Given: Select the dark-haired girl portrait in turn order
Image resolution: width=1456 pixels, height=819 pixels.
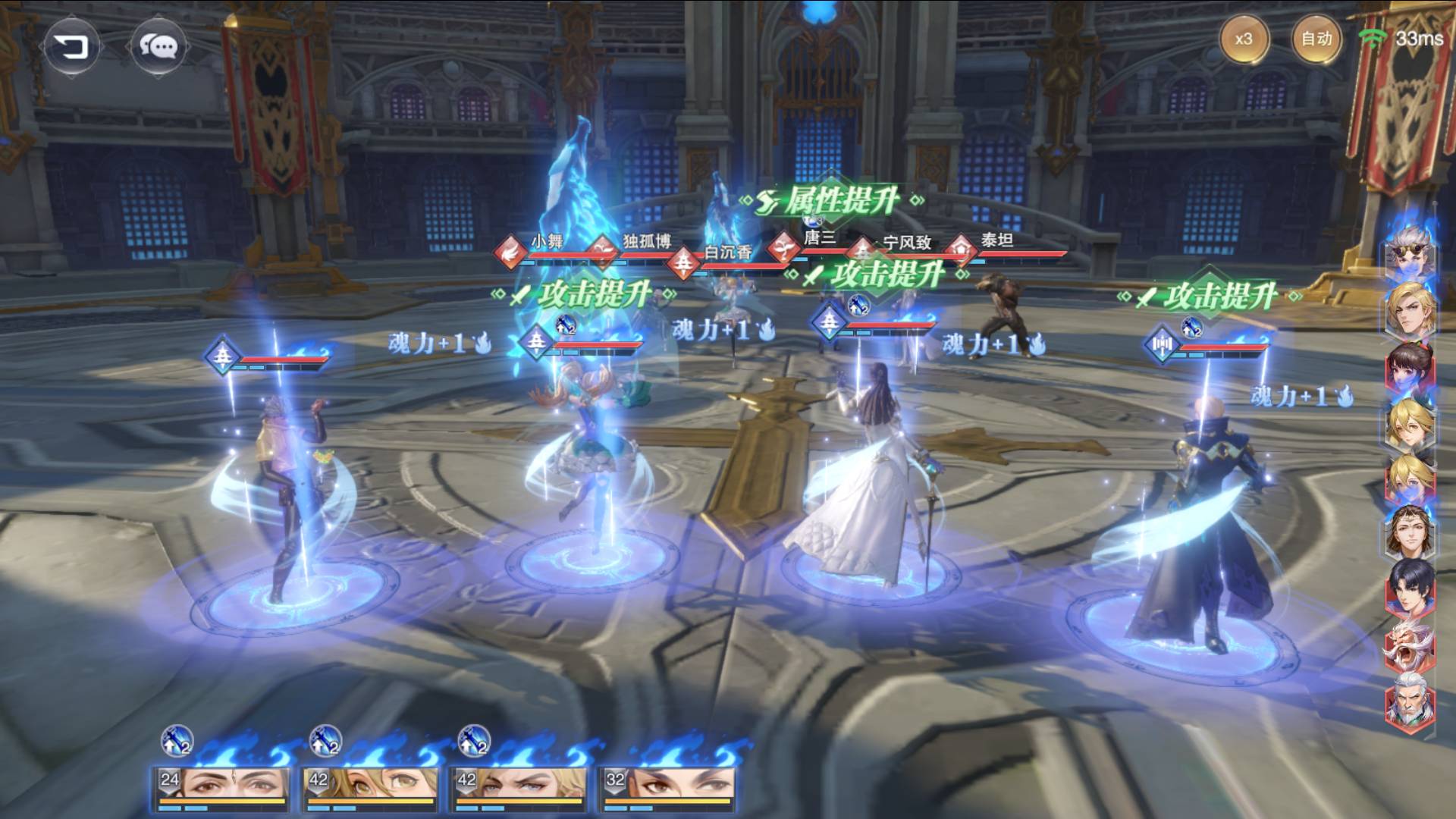Looking at the screenshot, I should click(x=1409, y=367).
